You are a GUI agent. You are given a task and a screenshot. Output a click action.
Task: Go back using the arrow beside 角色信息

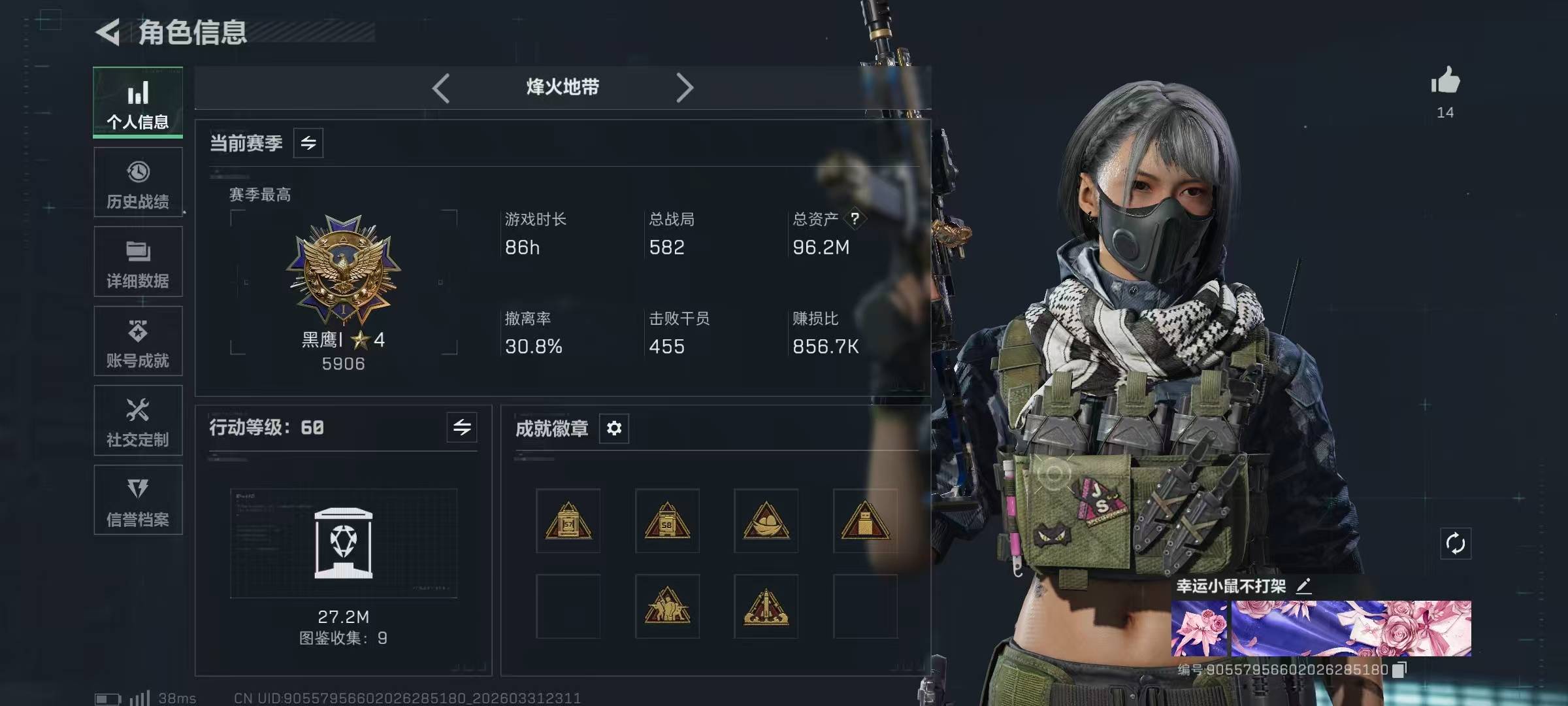click(x=108, y=32)
